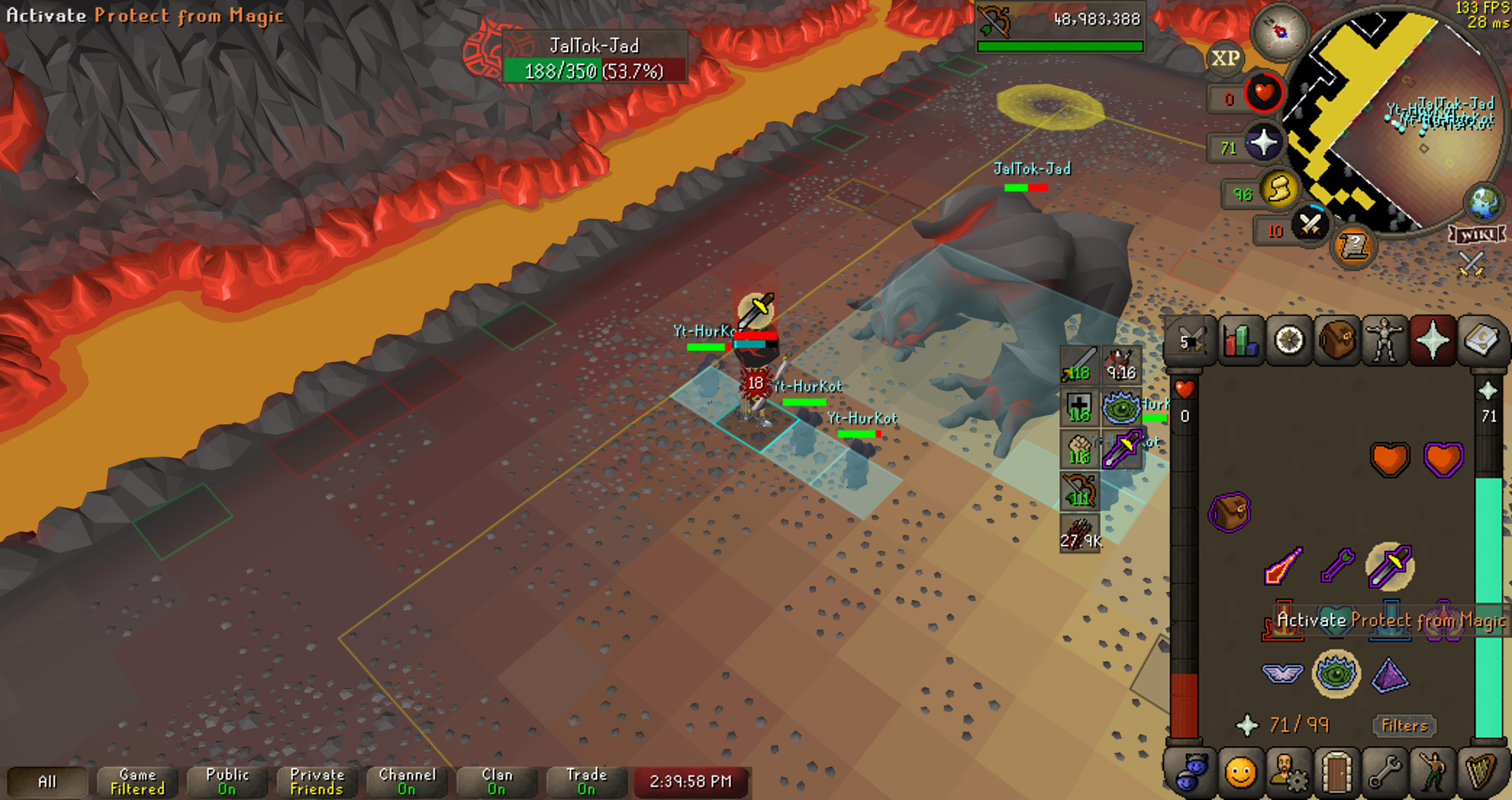This screenshot has width=1512, height=800.
Task: Open the prayer Filters button
Action: tap(1404, 725)
